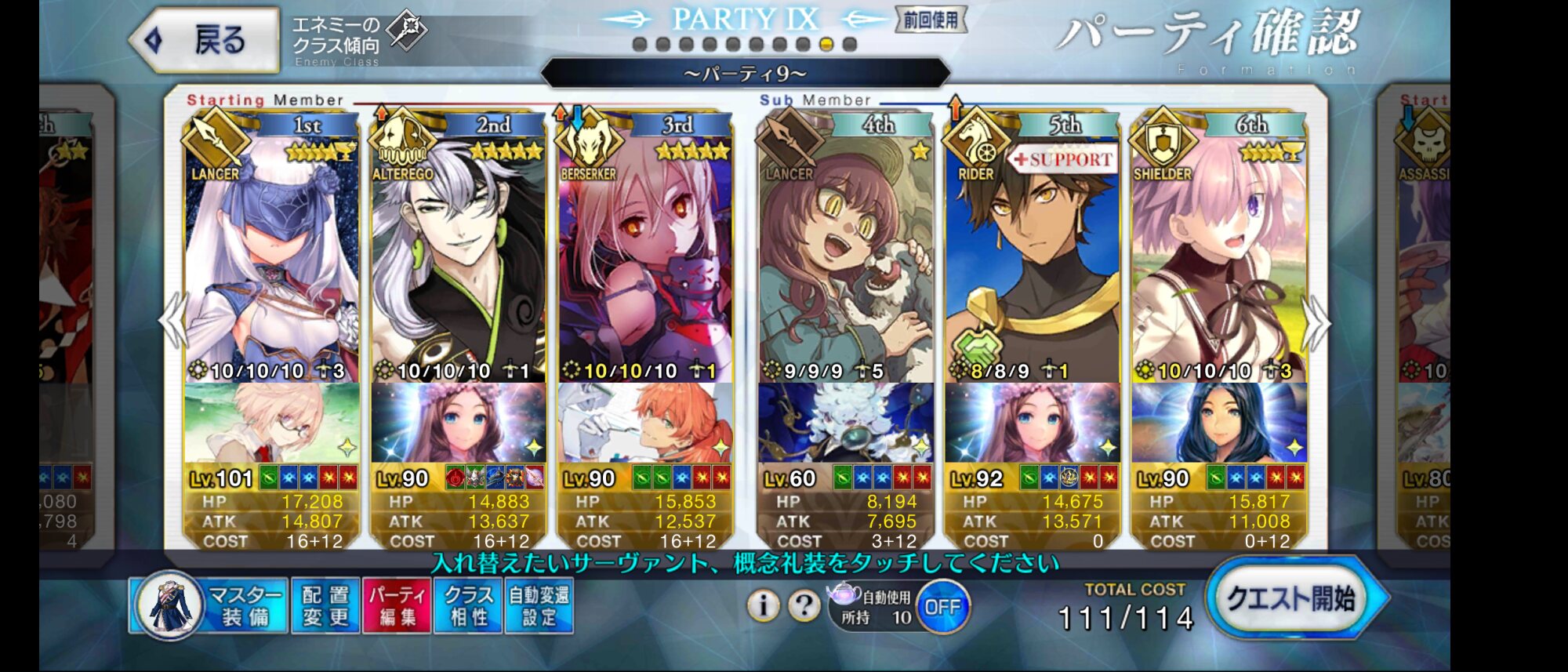1568x672 pixels.
Task: Open the question mark help icon
Action: [804, 605]
